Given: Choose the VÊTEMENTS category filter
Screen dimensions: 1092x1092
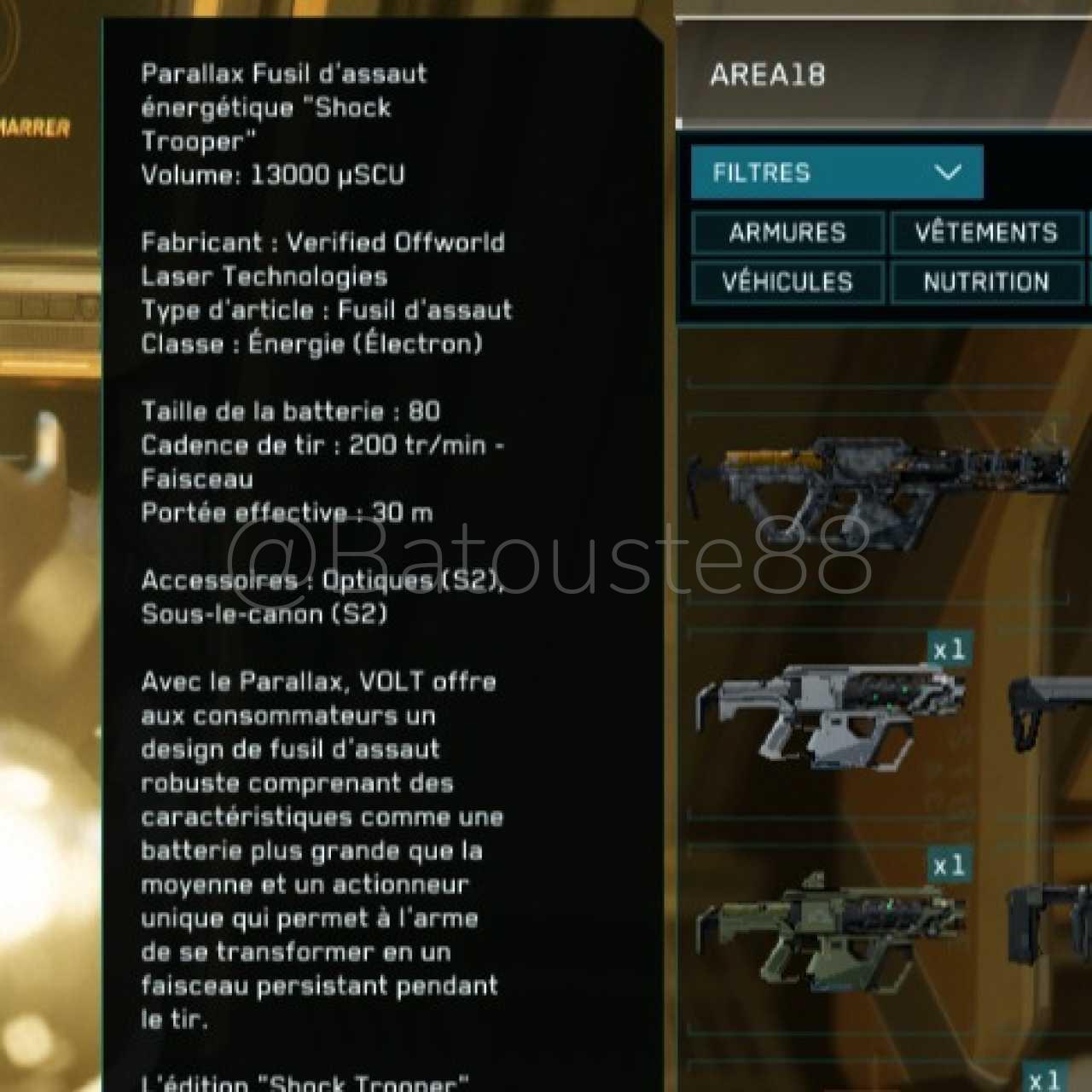Looking at the screenshot, I should 985,233.
